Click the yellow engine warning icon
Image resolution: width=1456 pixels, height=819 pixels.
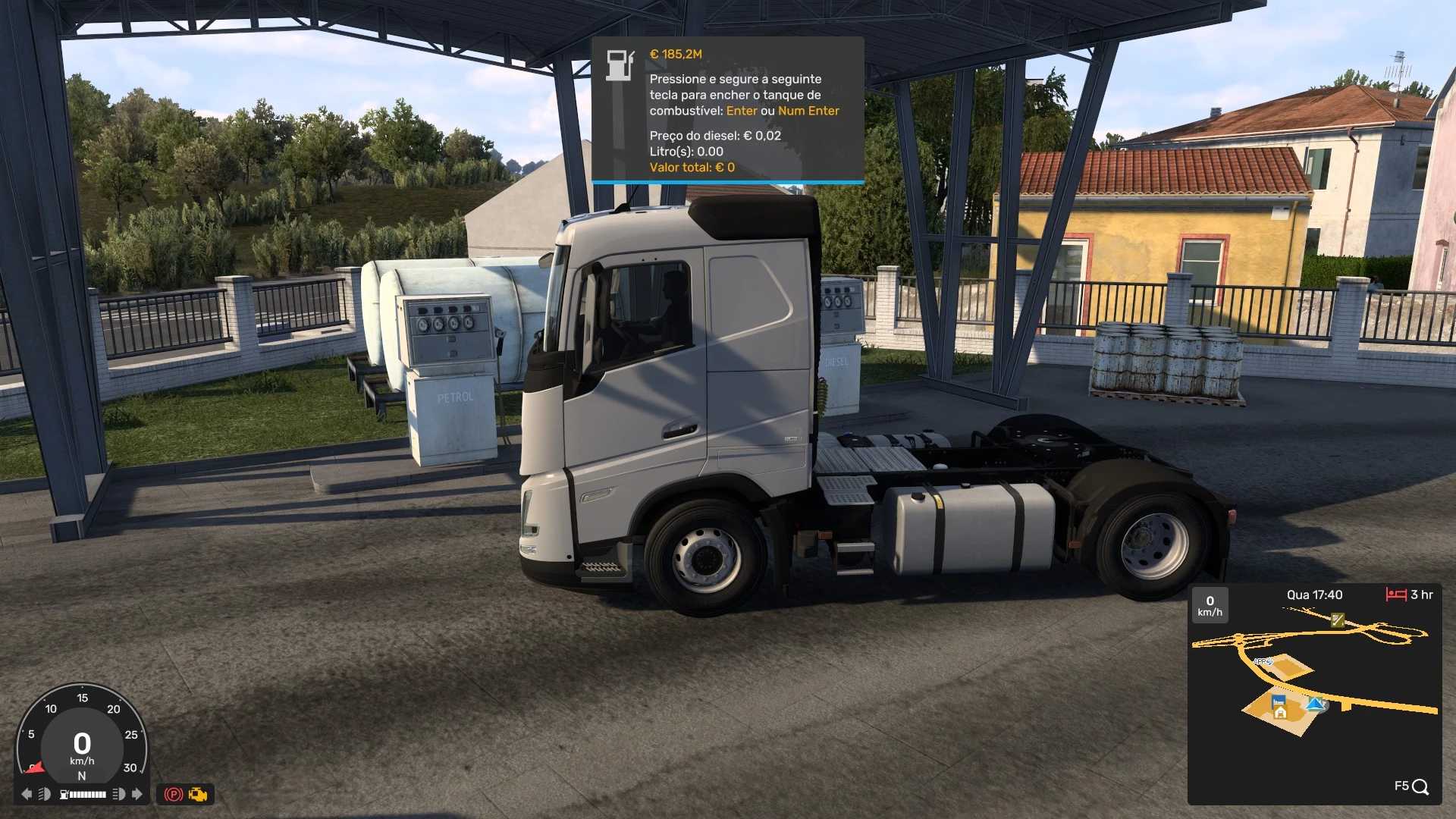(x=199, y=795)
